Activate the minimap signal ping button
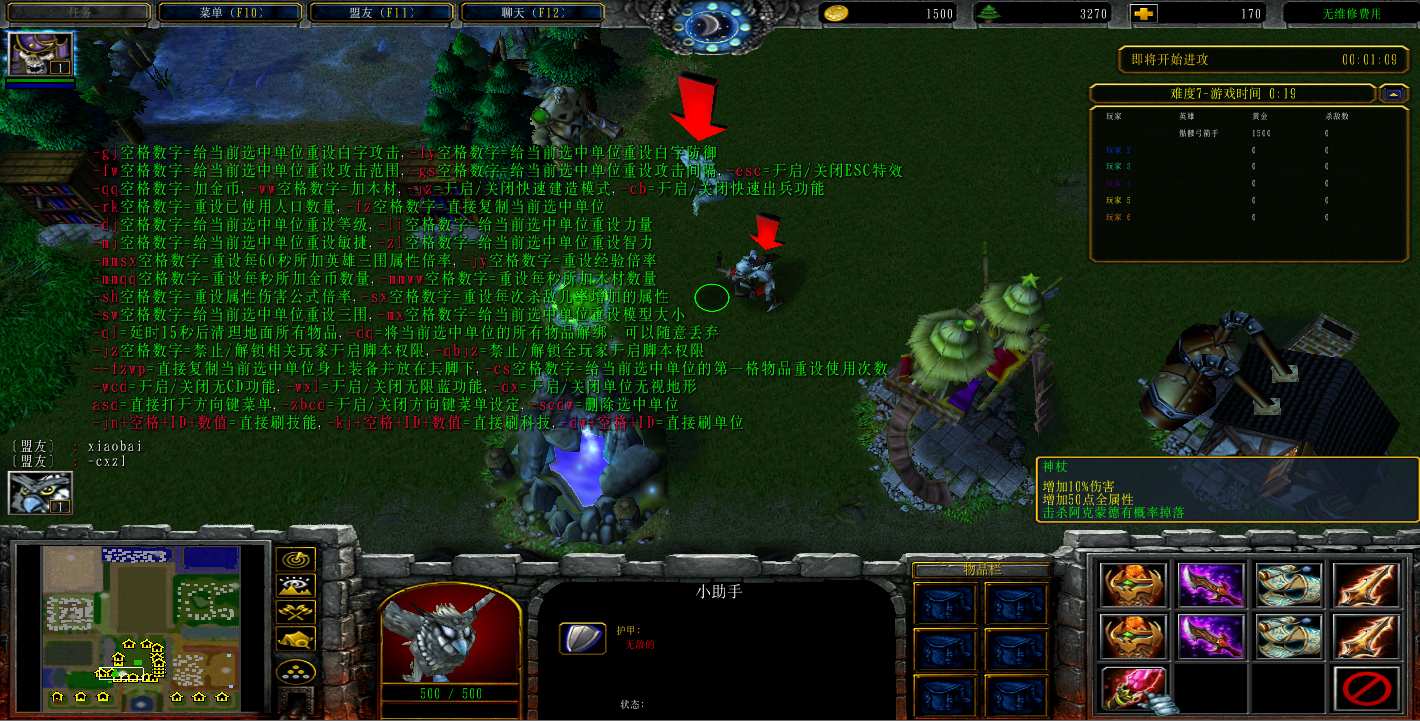Viewport: 1420px width, 721px height. (x=299, y=560)
